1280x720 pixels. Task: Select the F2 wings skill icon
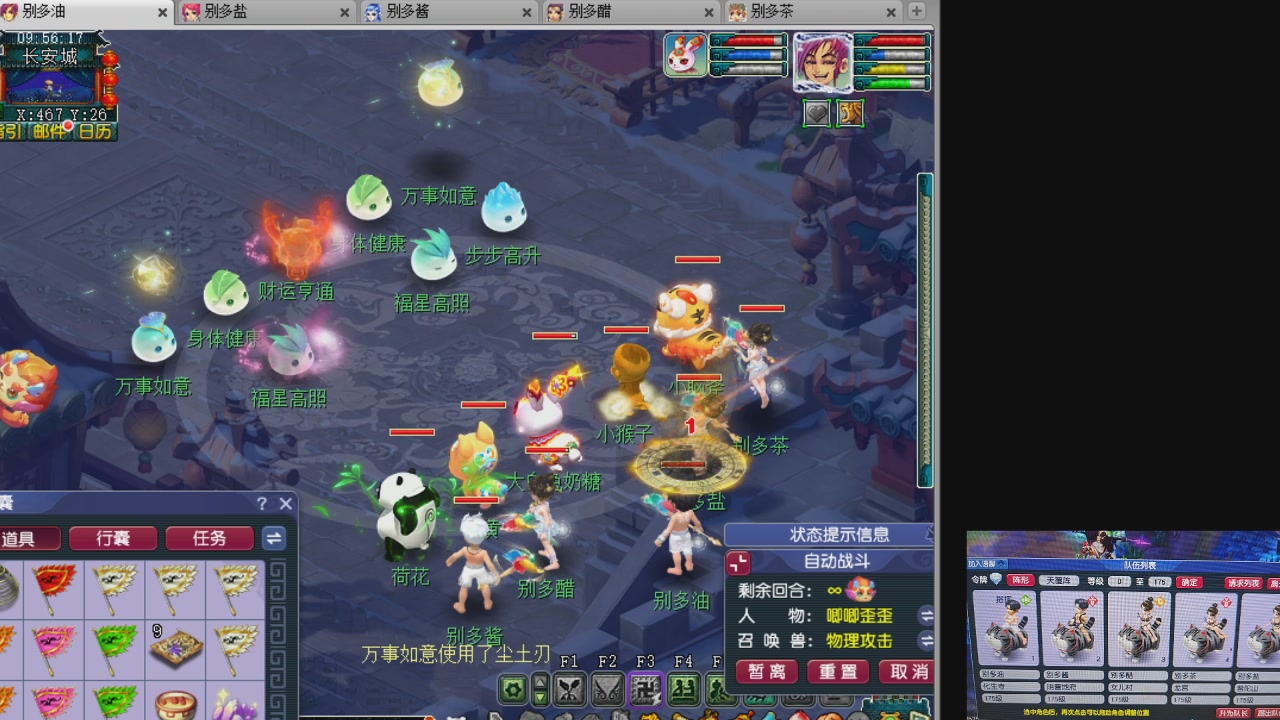point(606,688)
